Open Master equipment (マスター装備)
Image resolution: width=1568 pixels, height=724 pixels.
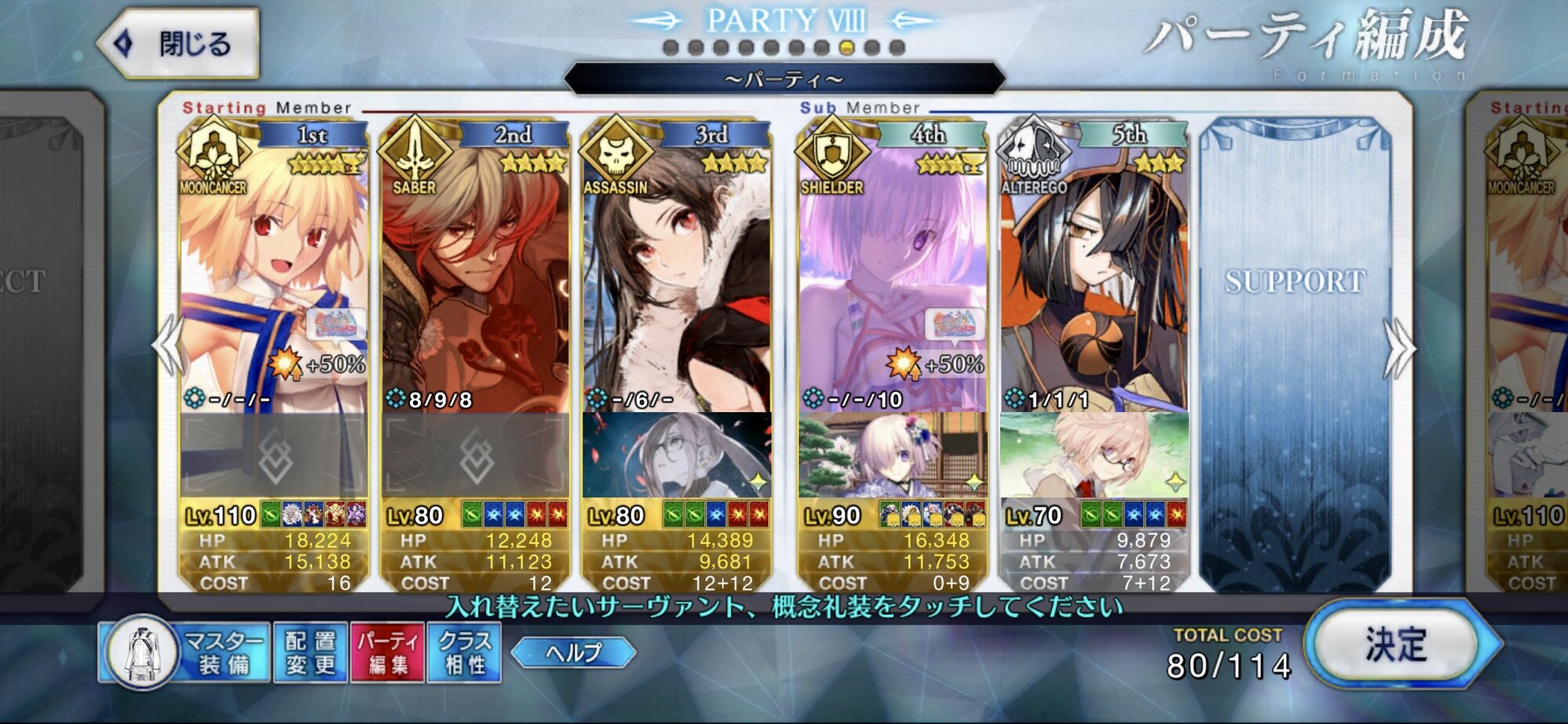[x=185, y=653]
